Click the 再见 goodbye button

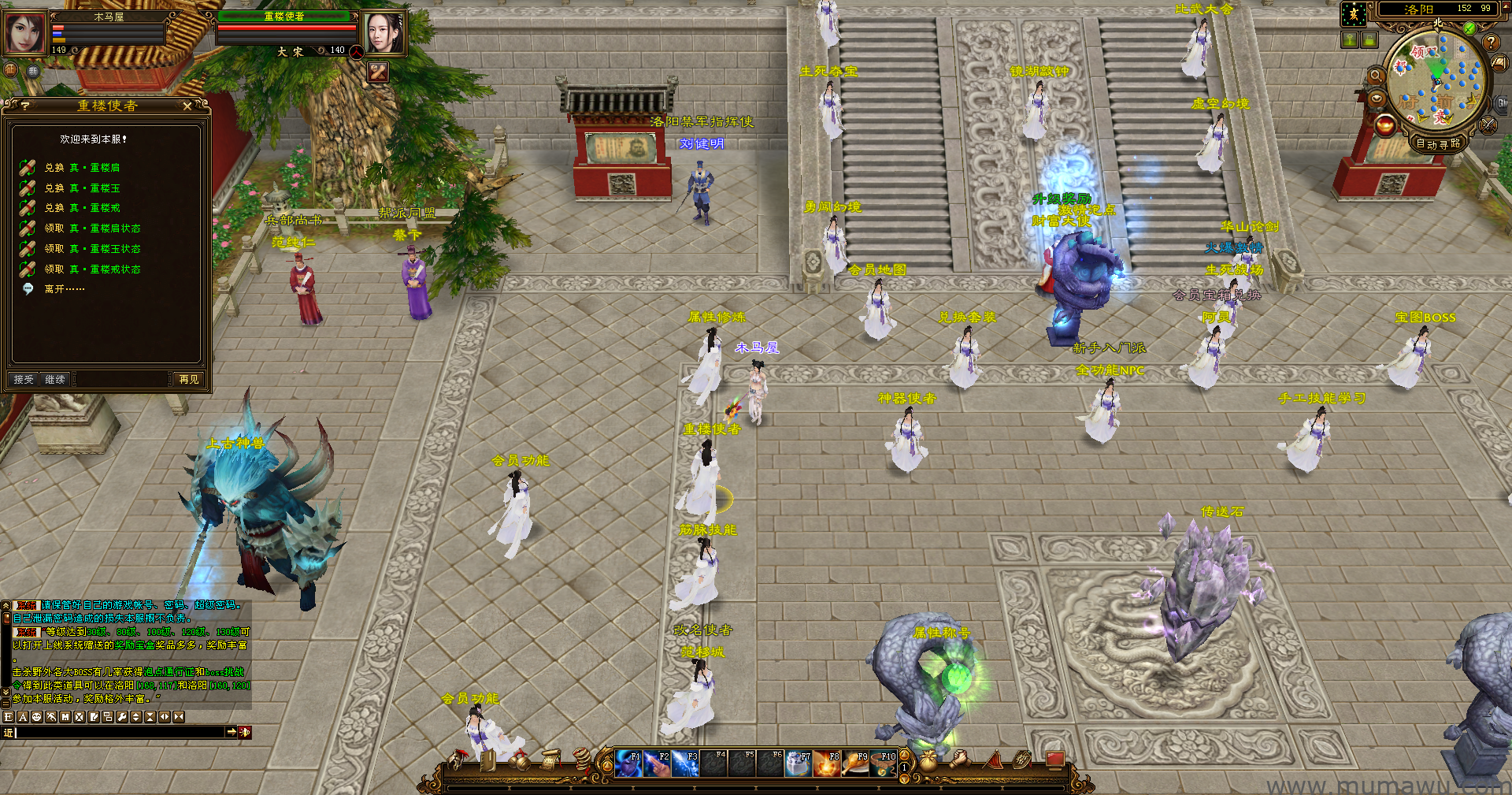click(189, 380)
